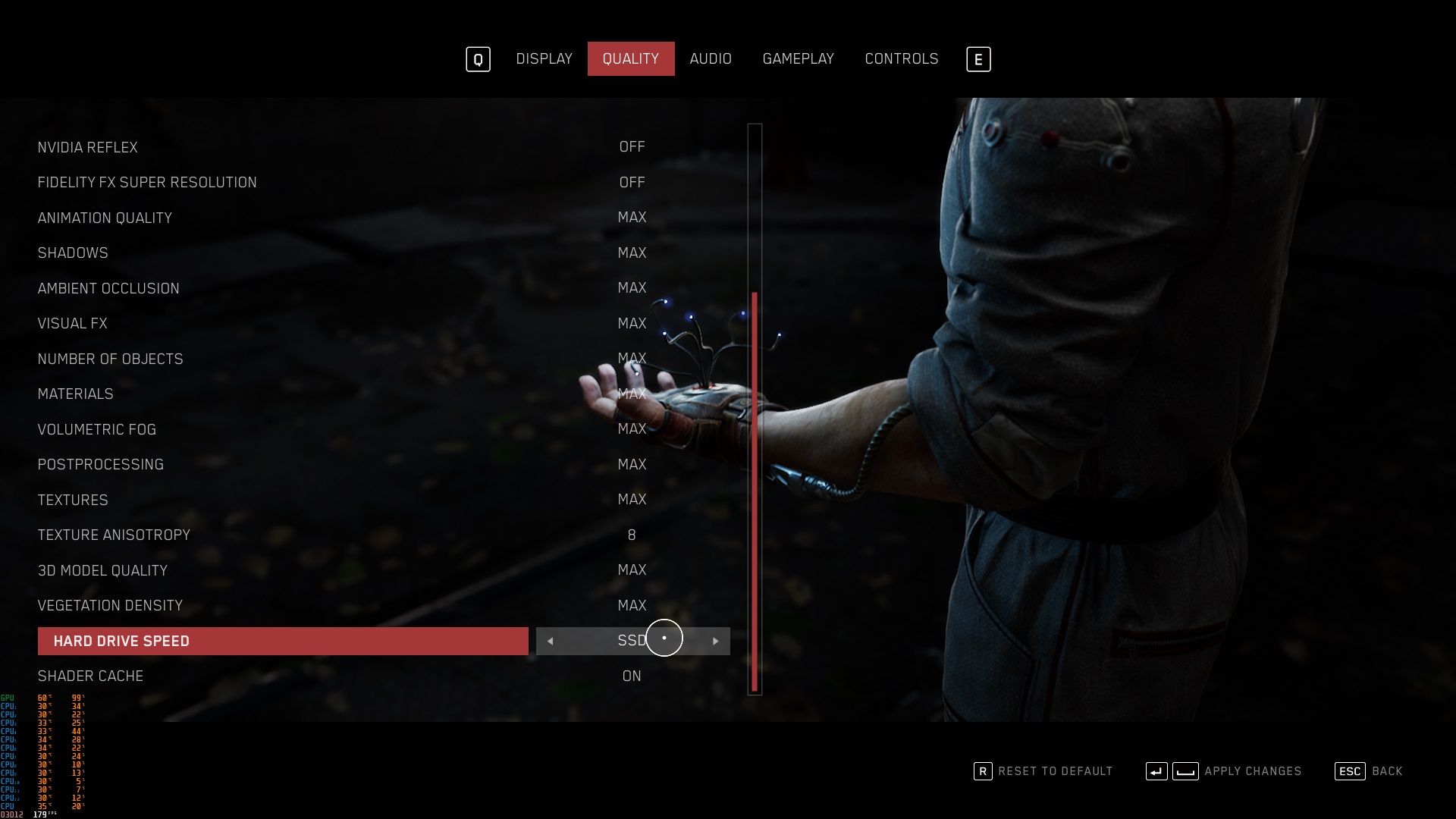Select the Volumetric Fog row

pos(97,430)
